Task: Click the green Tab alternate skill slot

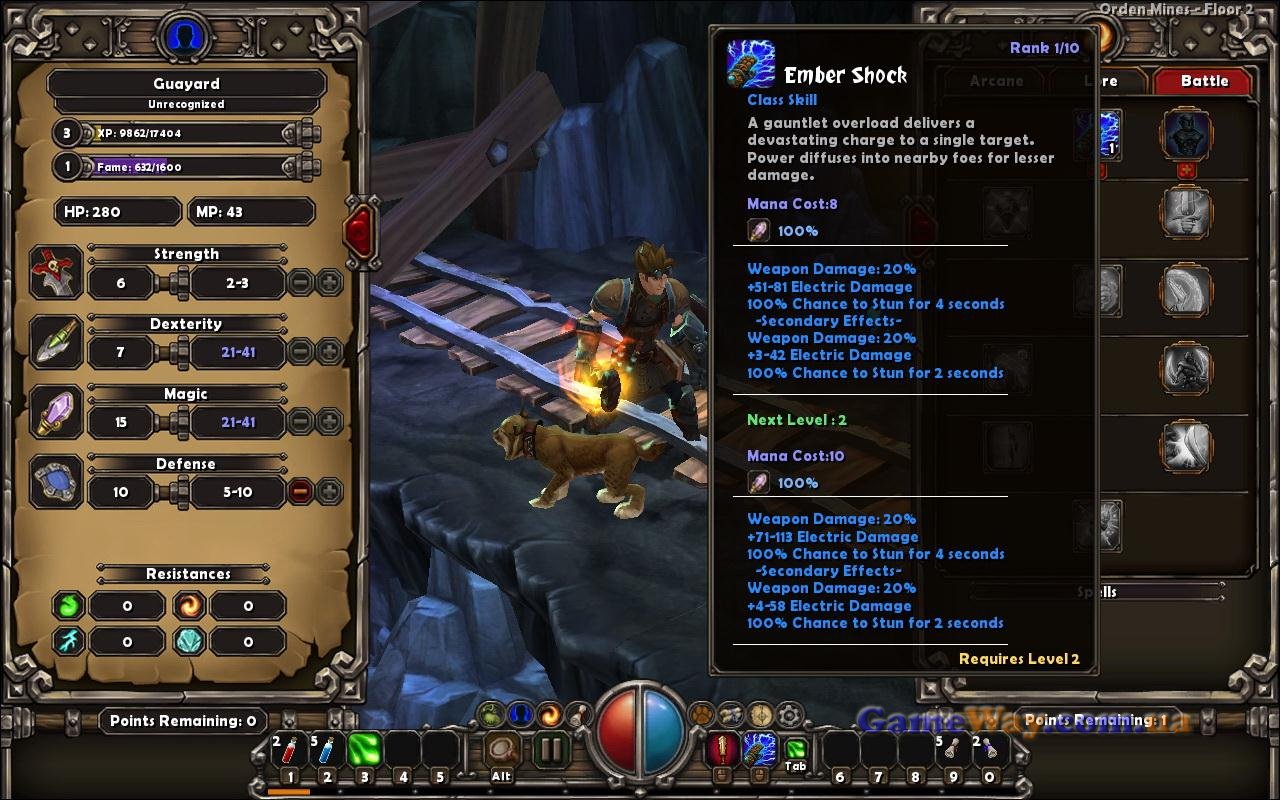Action: pos(796,748)
